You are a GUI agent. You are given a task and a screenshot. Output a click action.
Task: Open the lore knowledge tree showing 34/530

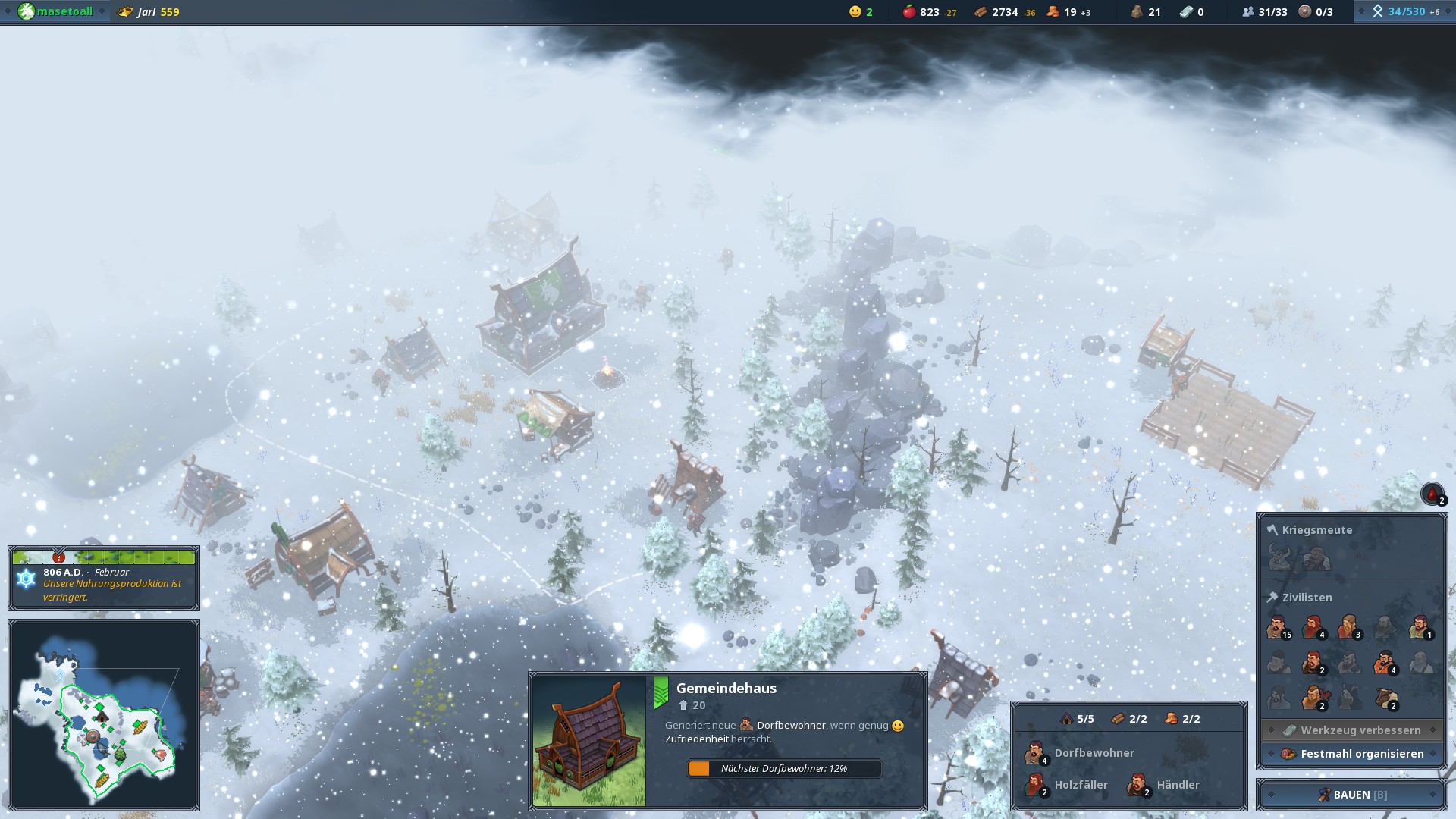click(x=1405, y=11)
